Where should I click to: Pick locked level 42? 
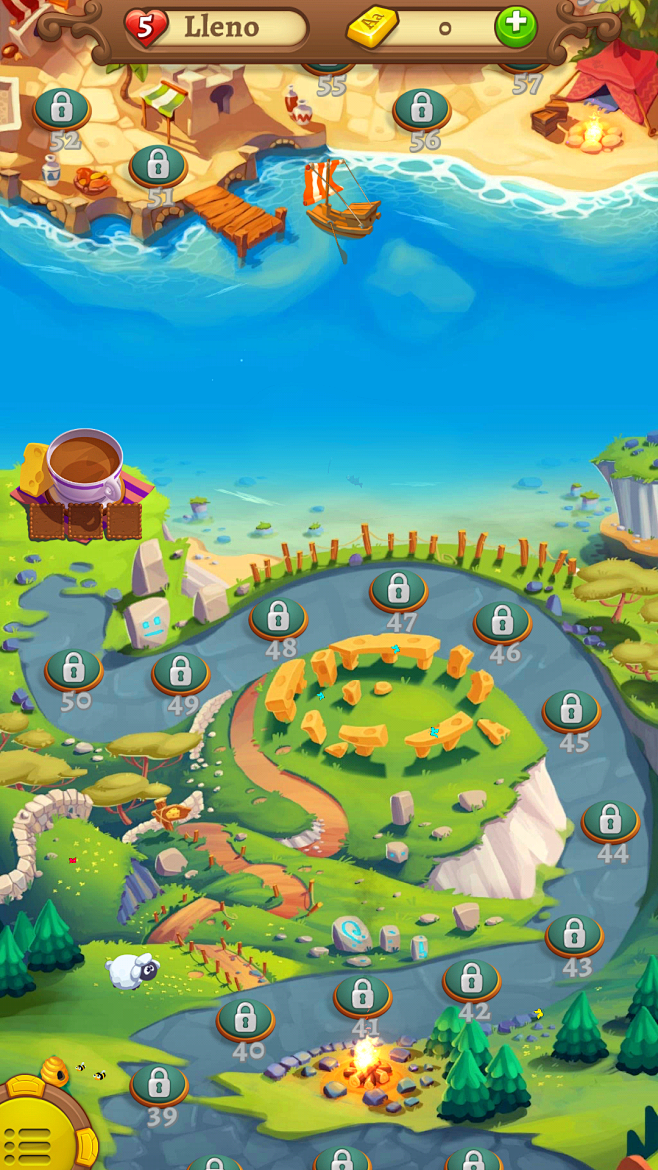click(472, 980)
